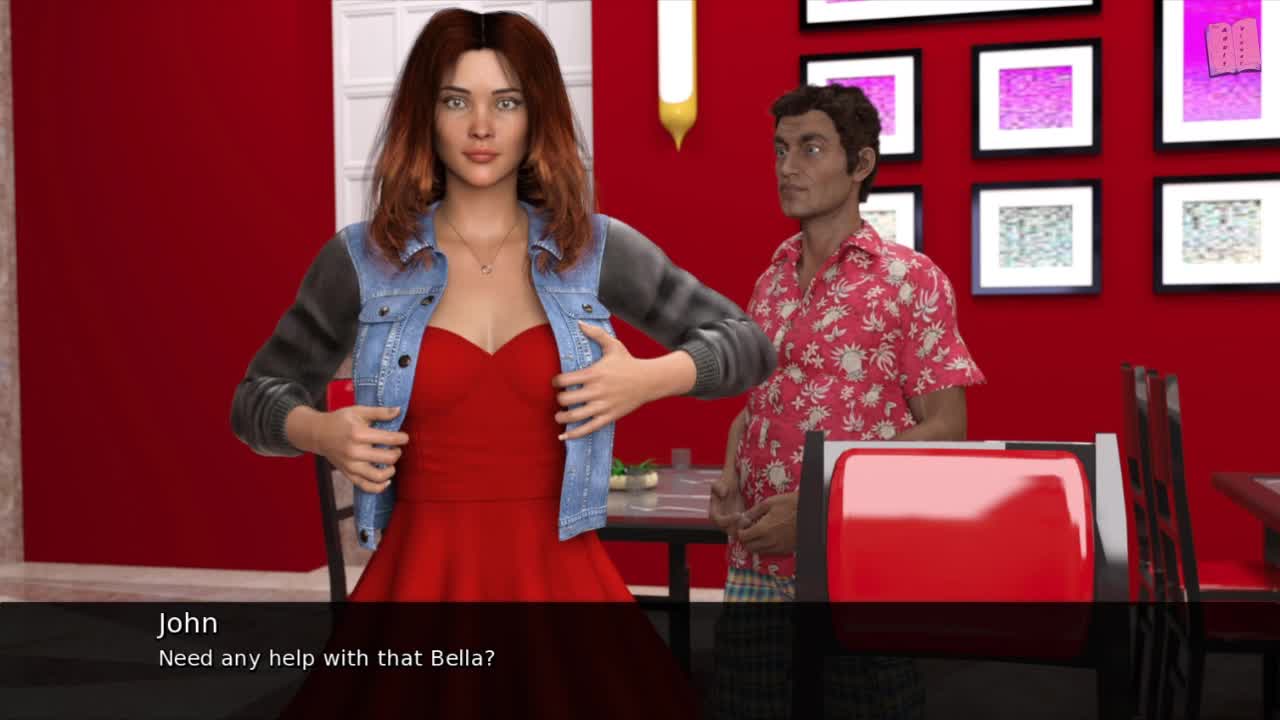Advance the dialogue by clicking John's text box
The width and height of the screenshot is (1280, 720).
point(640,658)
